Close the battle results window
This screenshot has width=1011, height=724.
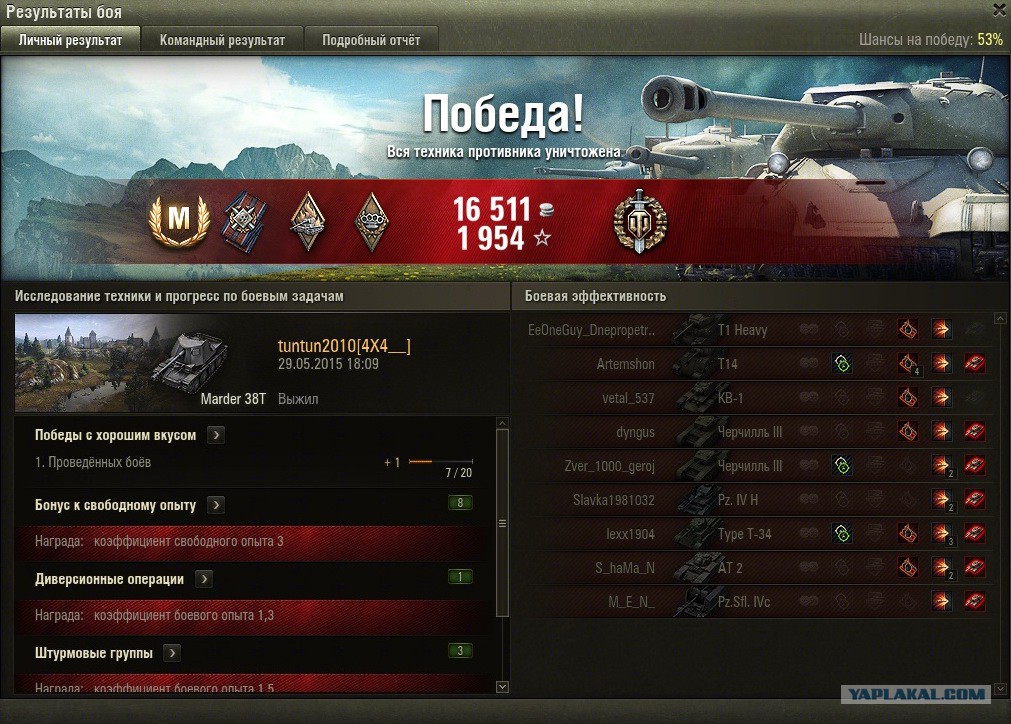(999, 9)
